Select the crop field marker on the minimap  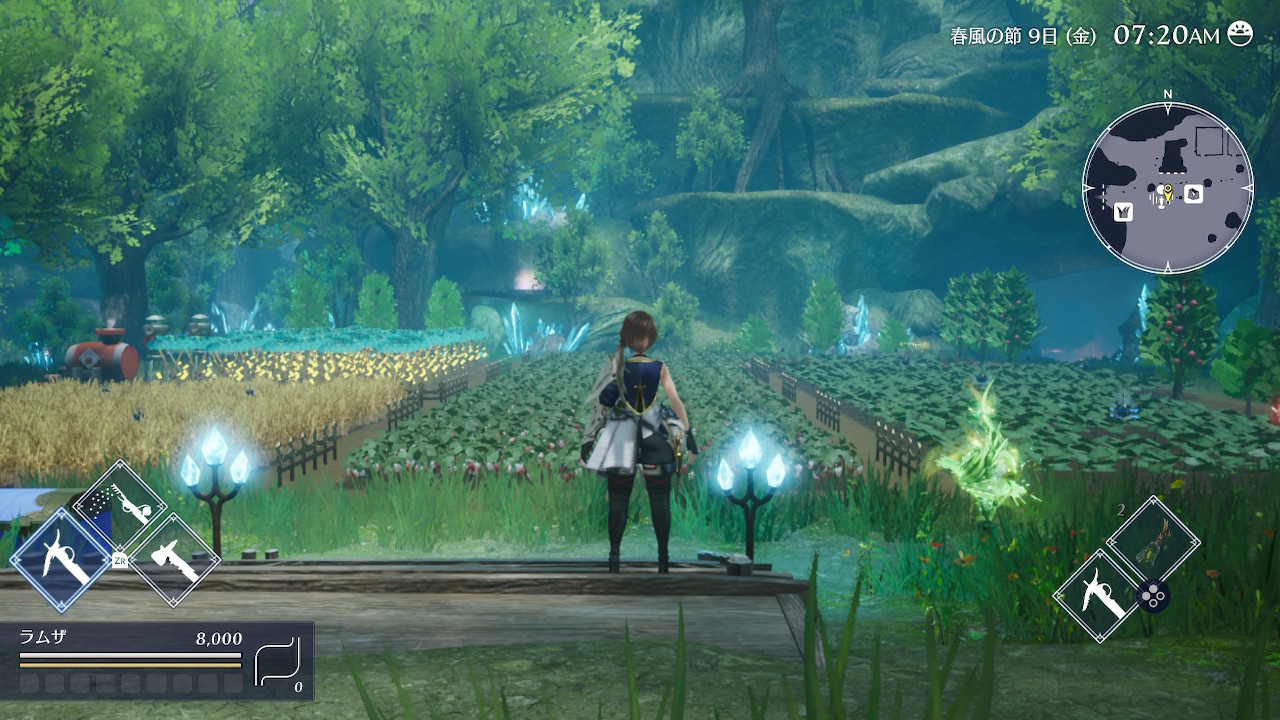coord(1123,211)
